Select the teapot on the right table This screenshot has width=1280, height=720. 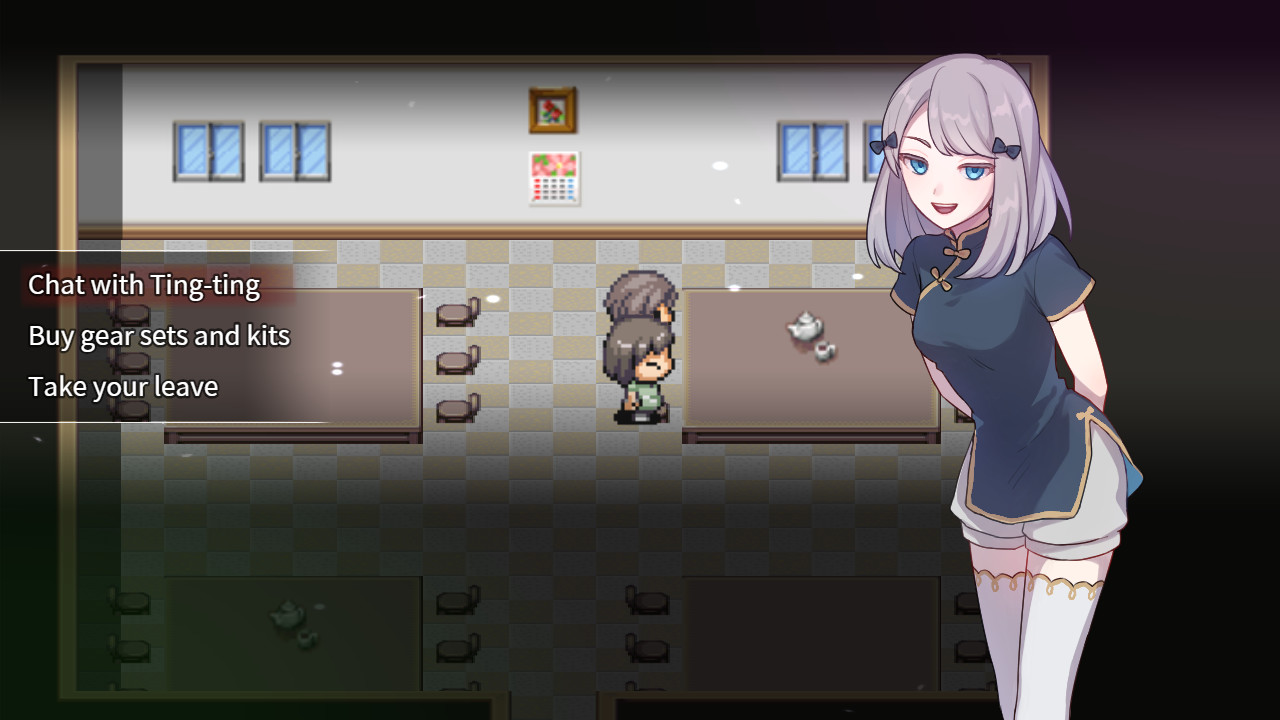click(x=805, y=327)
